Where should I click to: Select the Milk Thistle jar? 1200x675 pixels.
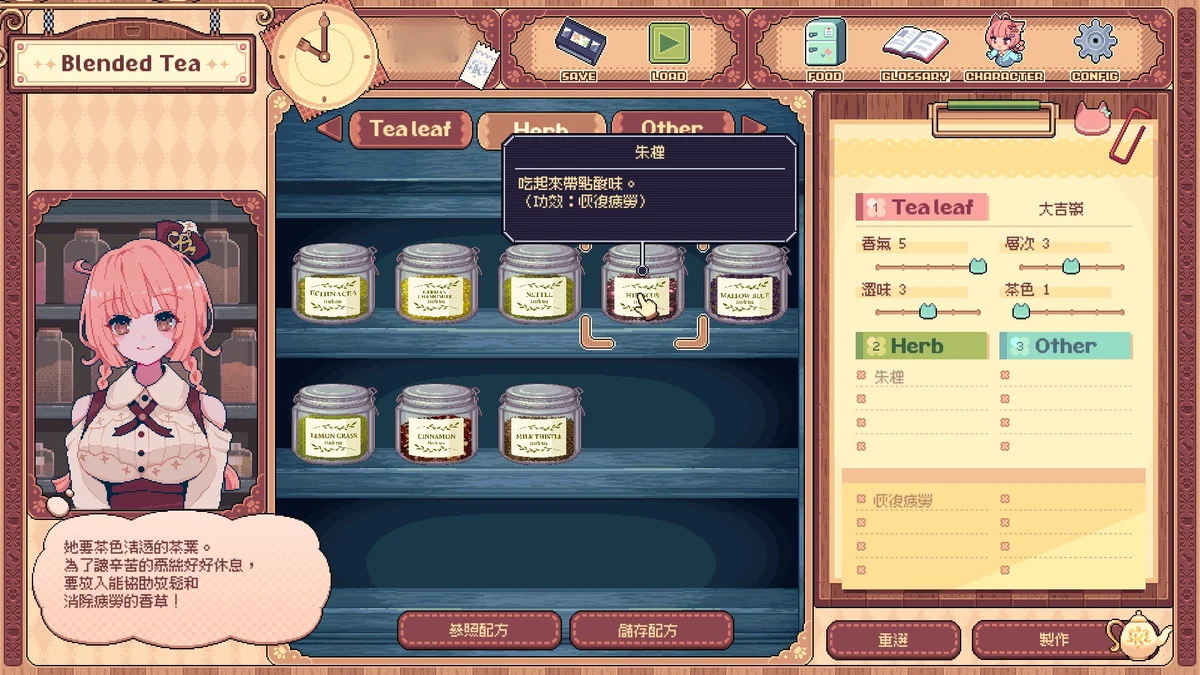[540, 424]
